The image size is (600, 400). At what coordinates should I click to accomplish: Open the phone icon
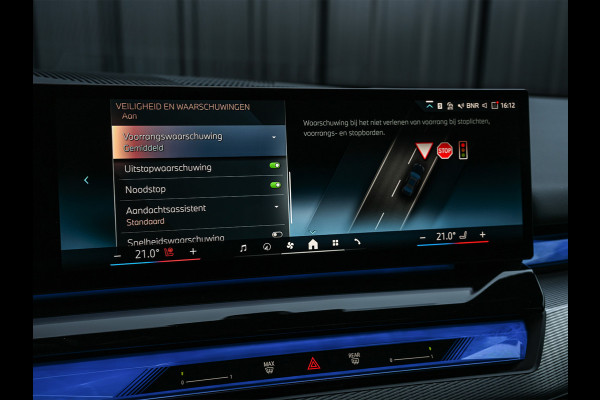coord(357,241)
